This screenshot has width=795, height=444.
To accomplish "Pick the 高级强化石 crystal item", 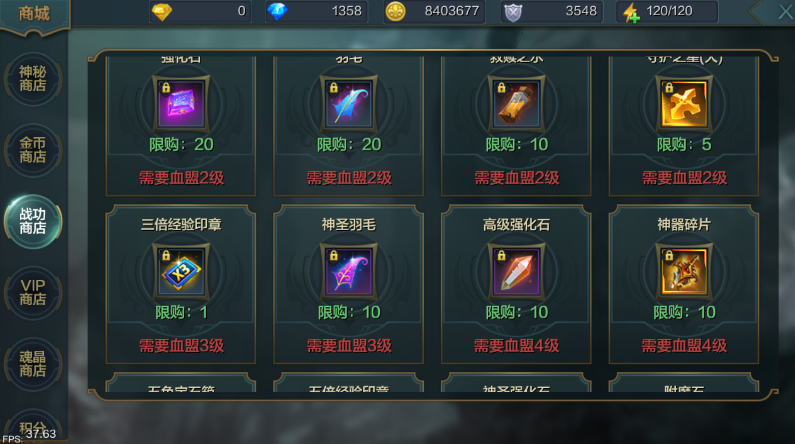I will [516, 270].
